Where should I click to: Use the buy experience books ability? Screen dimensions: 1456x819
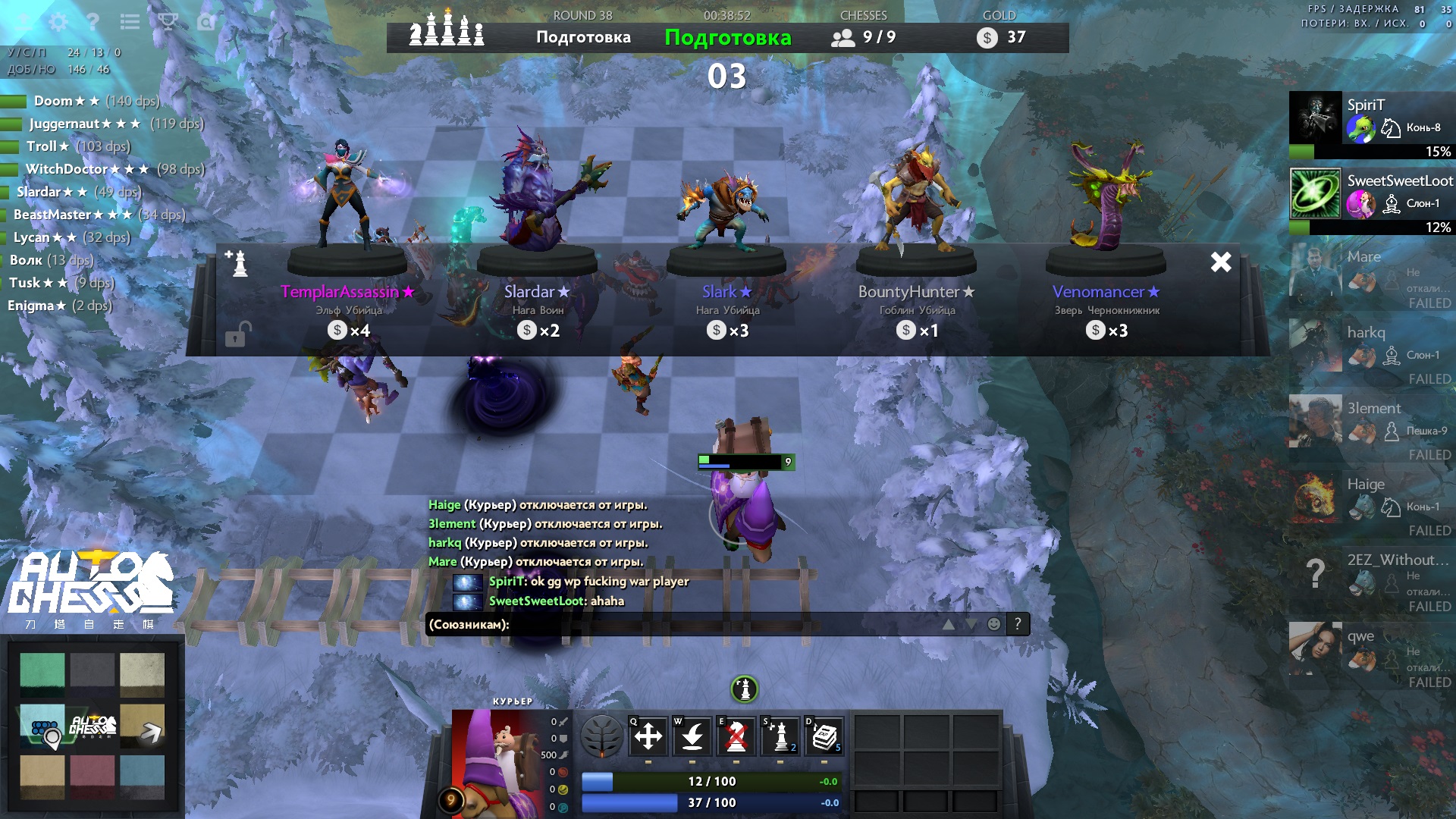click(824, 736)
